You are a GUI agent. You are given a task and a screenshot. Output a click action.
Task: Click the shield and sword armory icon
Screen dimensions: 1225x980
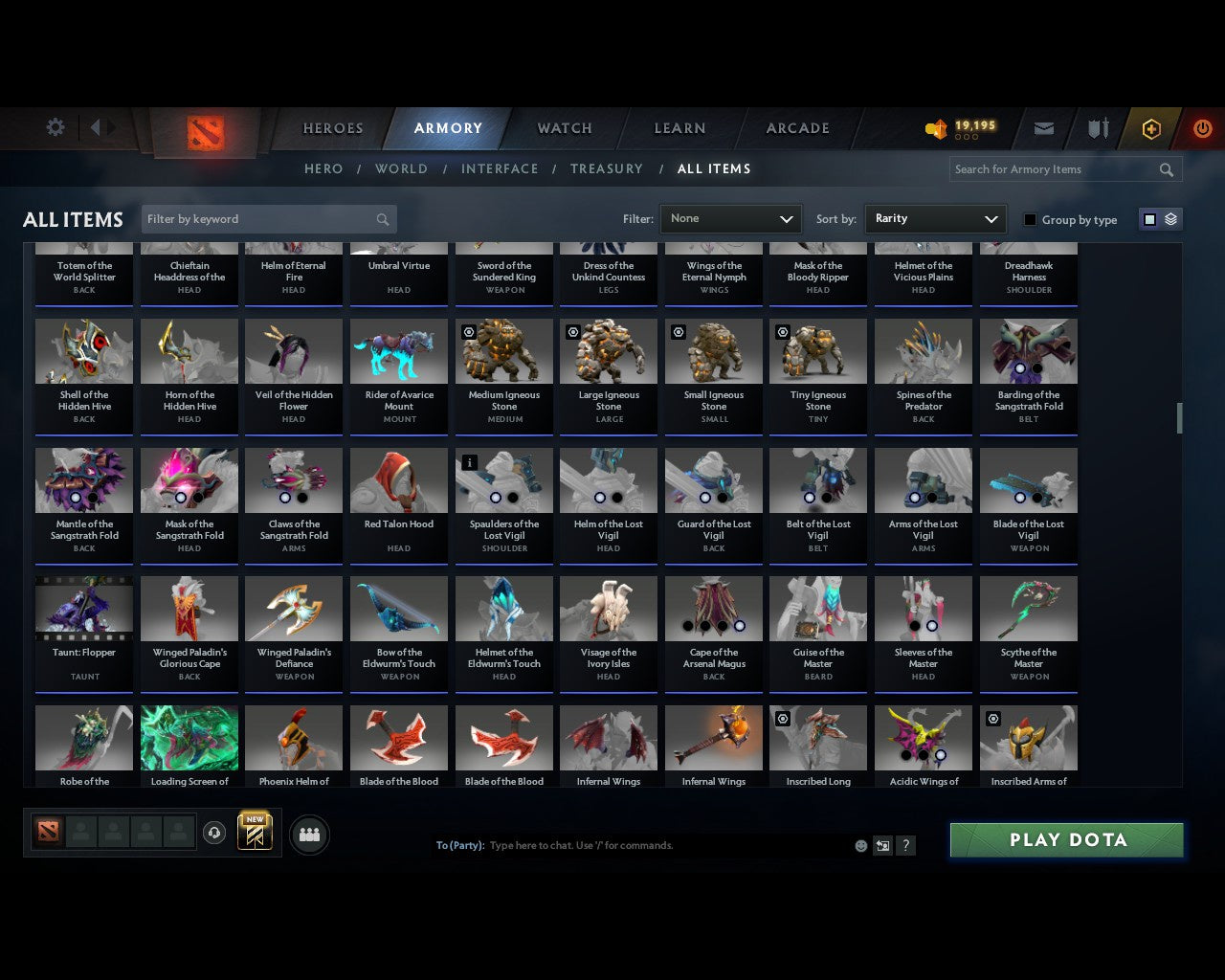[1097, 128]
